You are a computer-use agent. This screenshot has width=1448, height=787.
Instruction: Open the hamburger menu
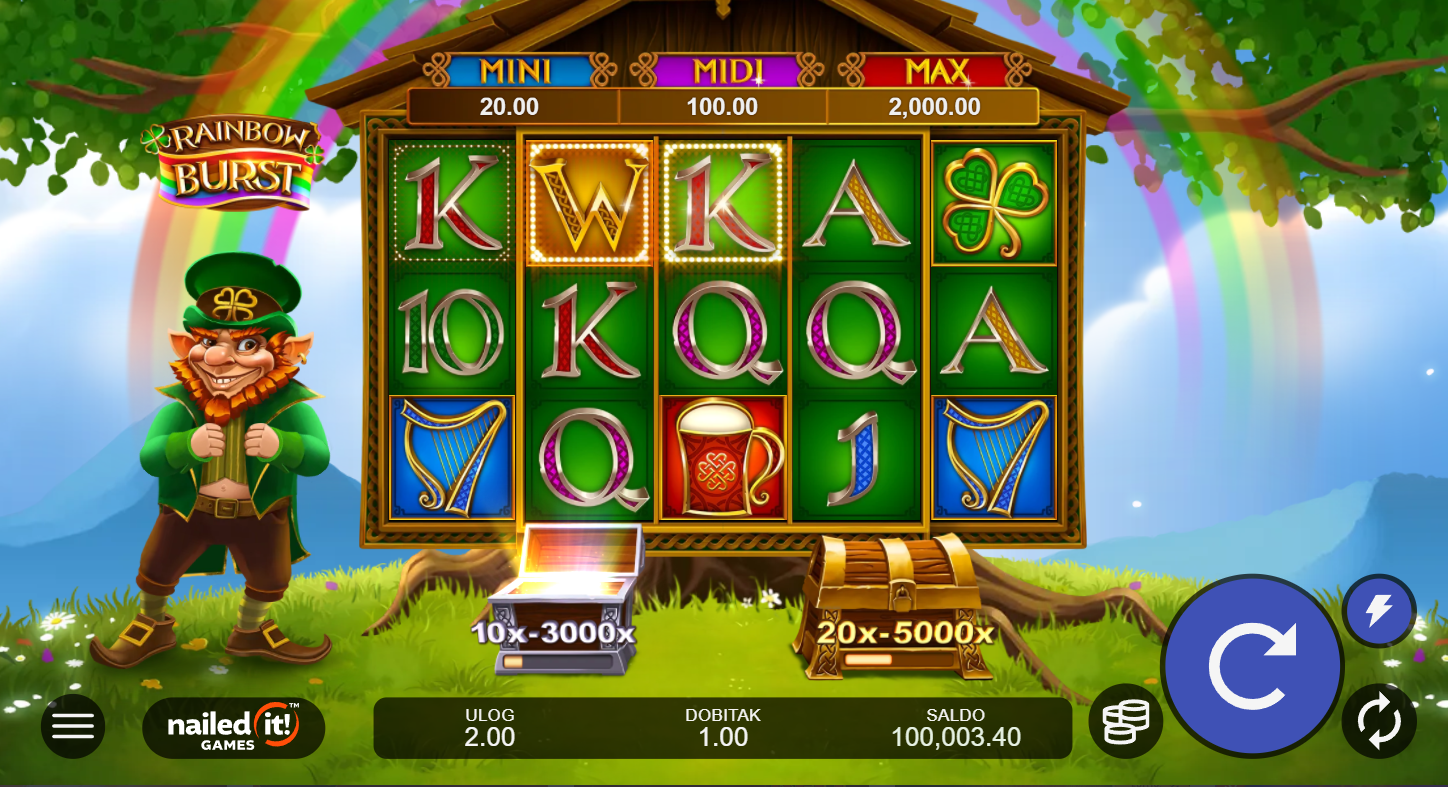[x=73, y=726]
